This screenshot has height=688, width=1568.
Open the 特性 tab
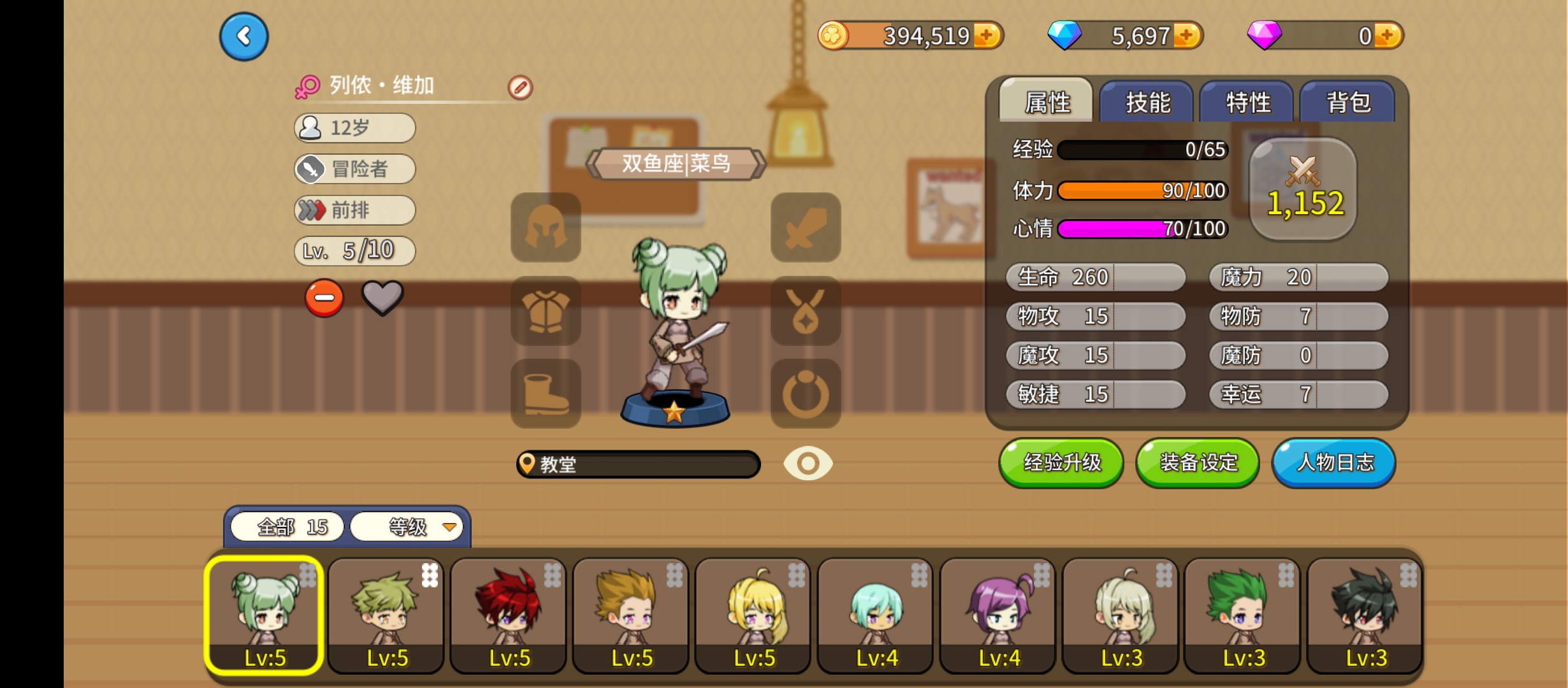(x=1247, y=102)
